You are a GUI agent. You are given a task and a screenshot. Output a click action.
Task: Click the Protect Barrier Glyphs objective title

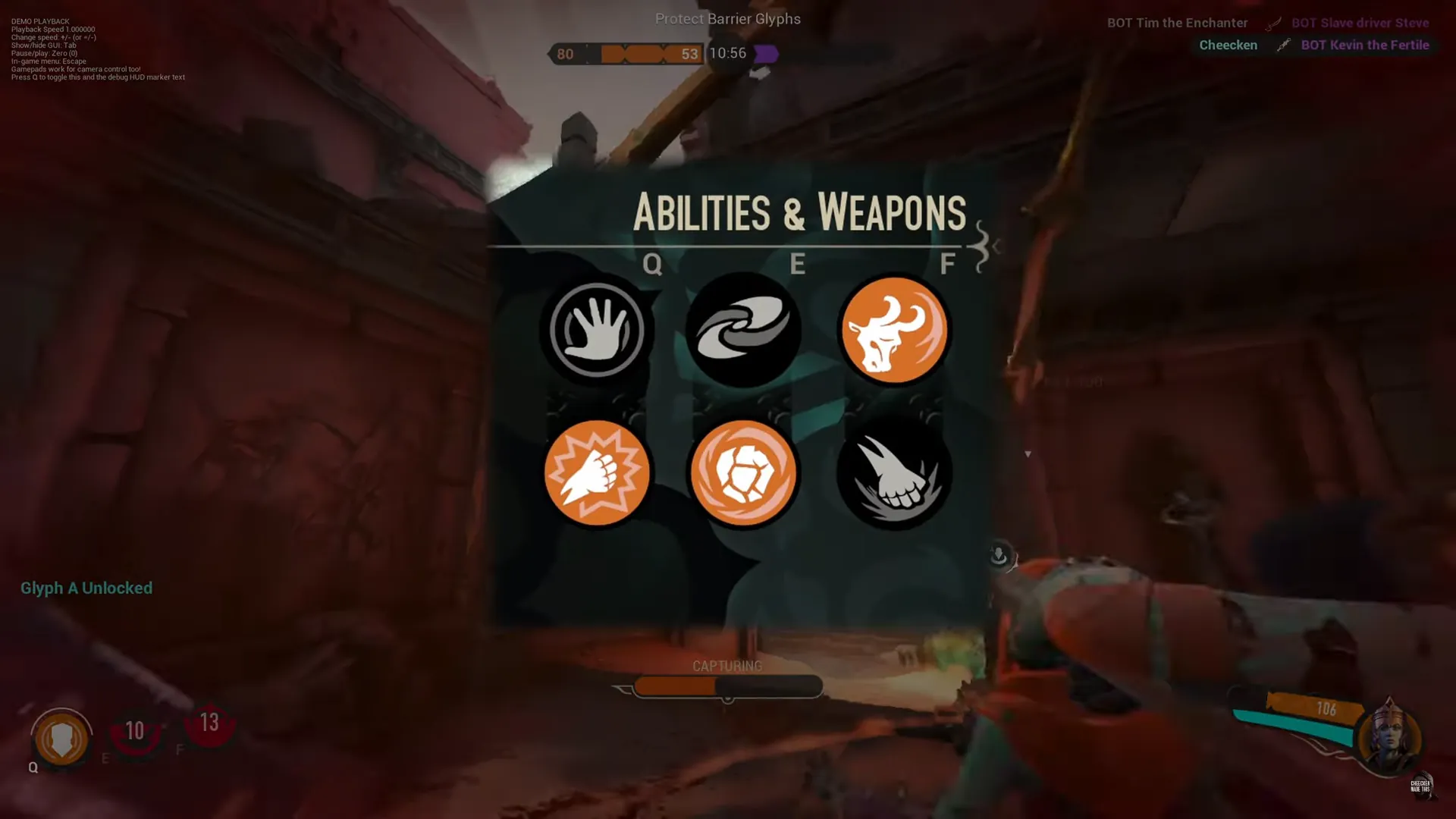(727, 19)
